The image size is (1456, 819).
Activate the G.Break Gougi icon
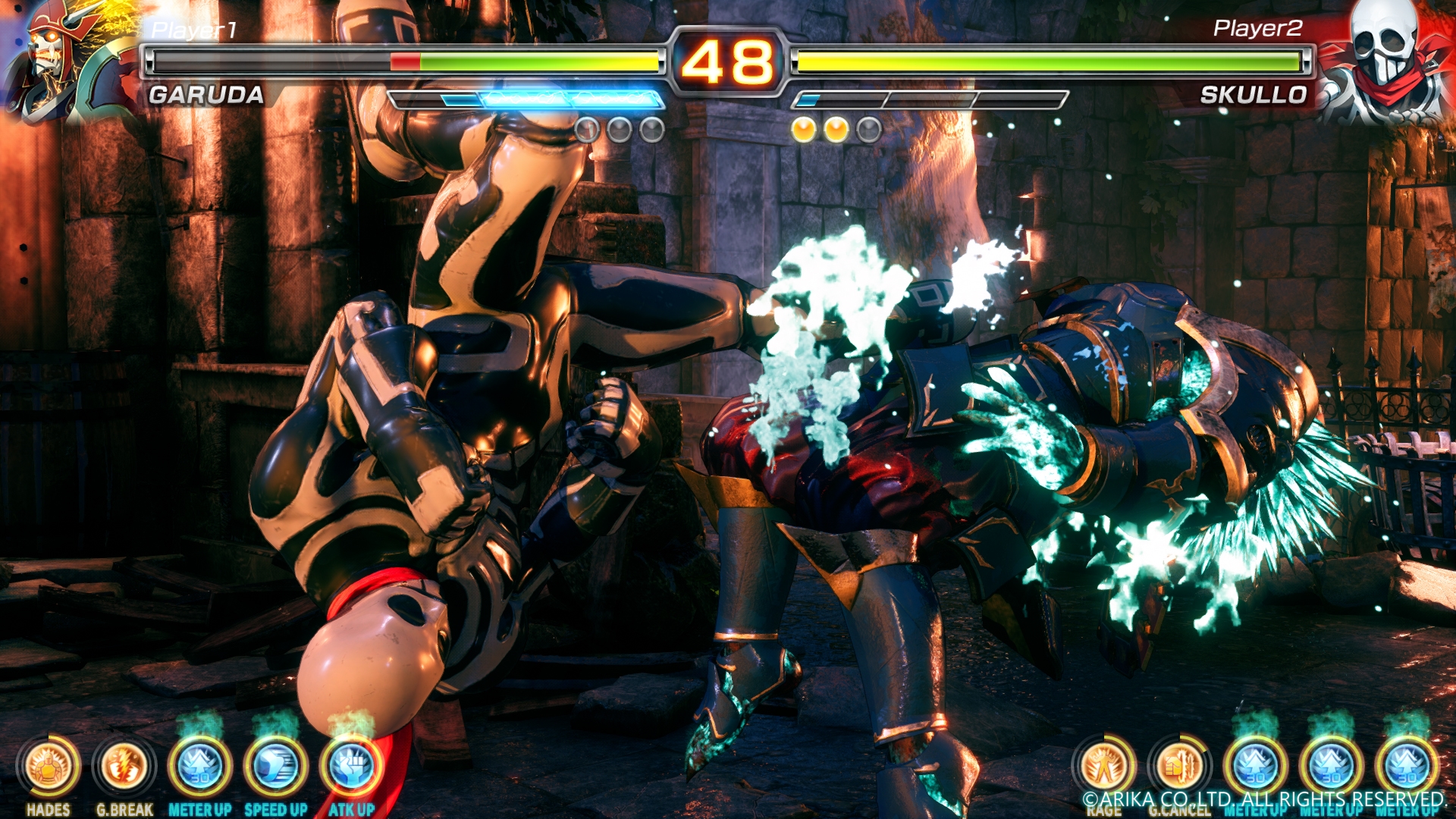pos(124,767)
